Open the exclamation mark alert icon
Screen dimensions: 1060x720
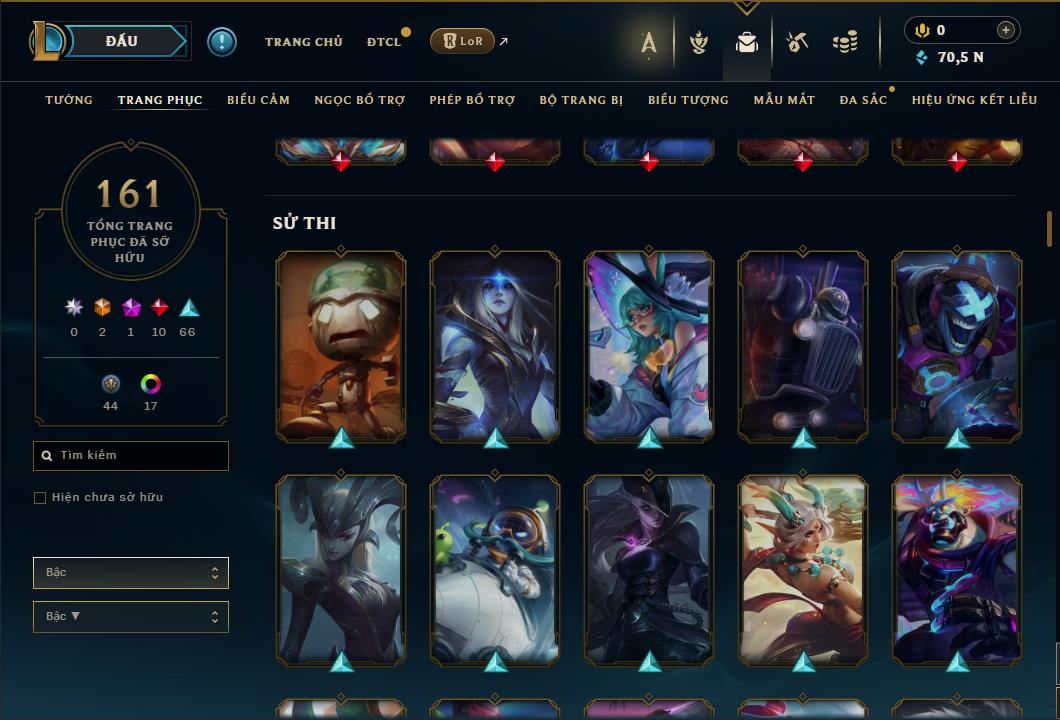coord(222,42)
